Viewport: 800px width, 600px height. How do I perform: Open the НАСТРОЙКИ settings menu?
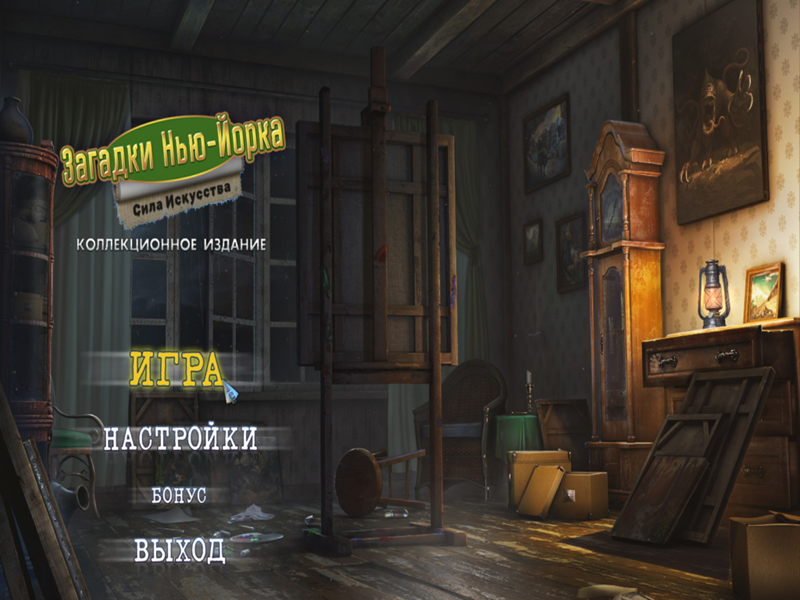[181, 438]
